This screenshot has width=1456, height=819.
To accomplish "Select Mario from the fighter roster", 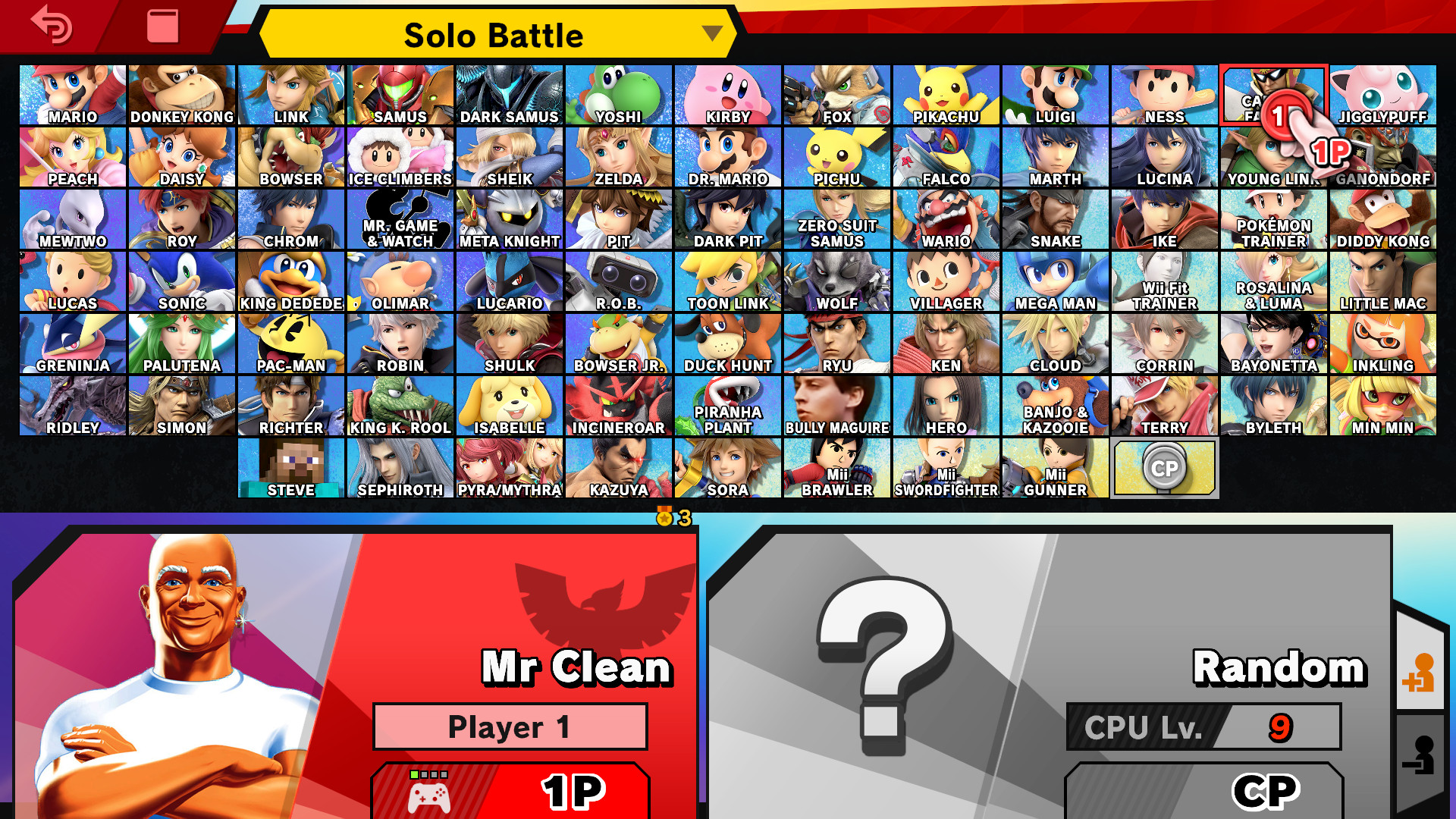I will pos(74,95).
